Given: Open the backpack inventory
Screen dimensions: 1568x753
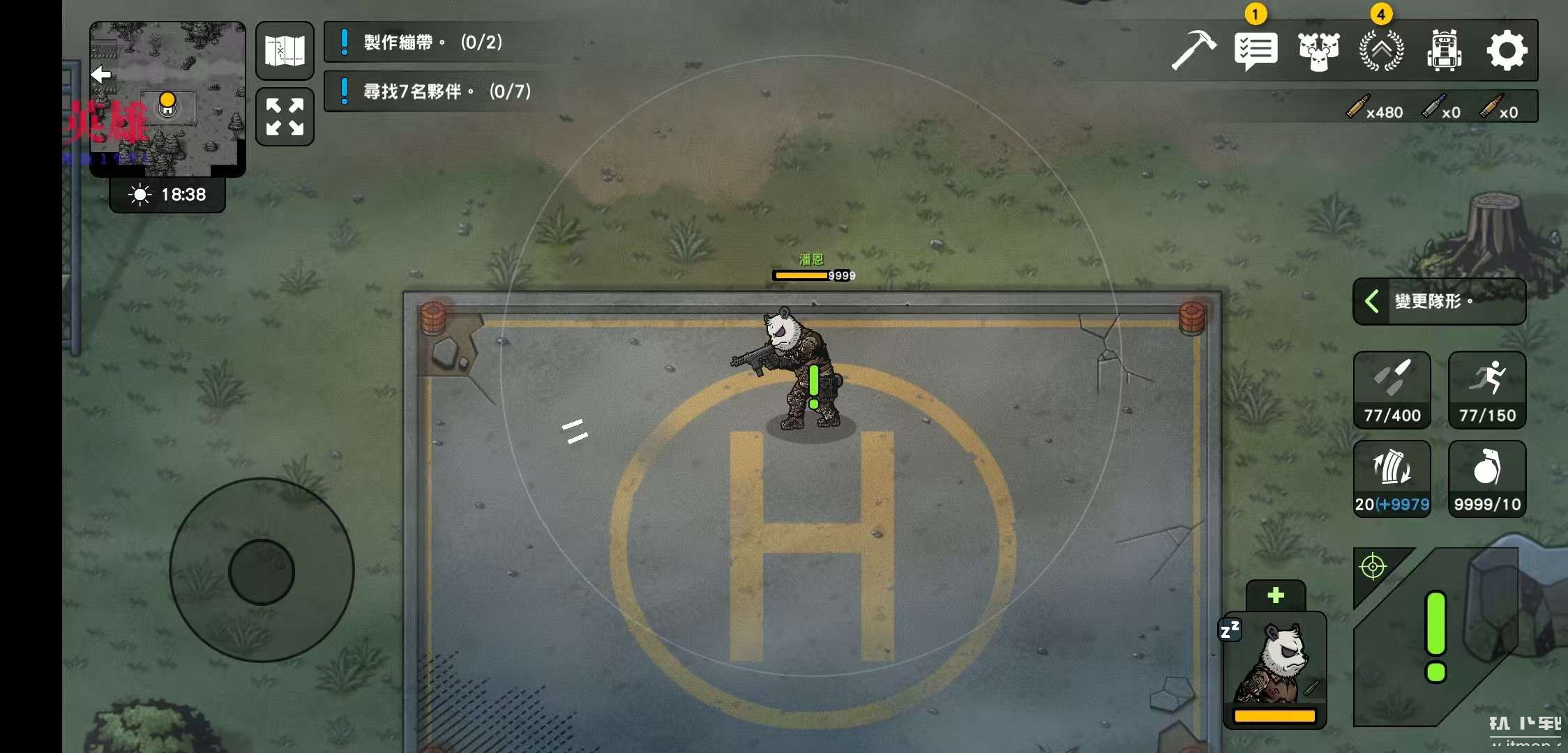Looking at the screenshot, I should tap(1444, 51).
